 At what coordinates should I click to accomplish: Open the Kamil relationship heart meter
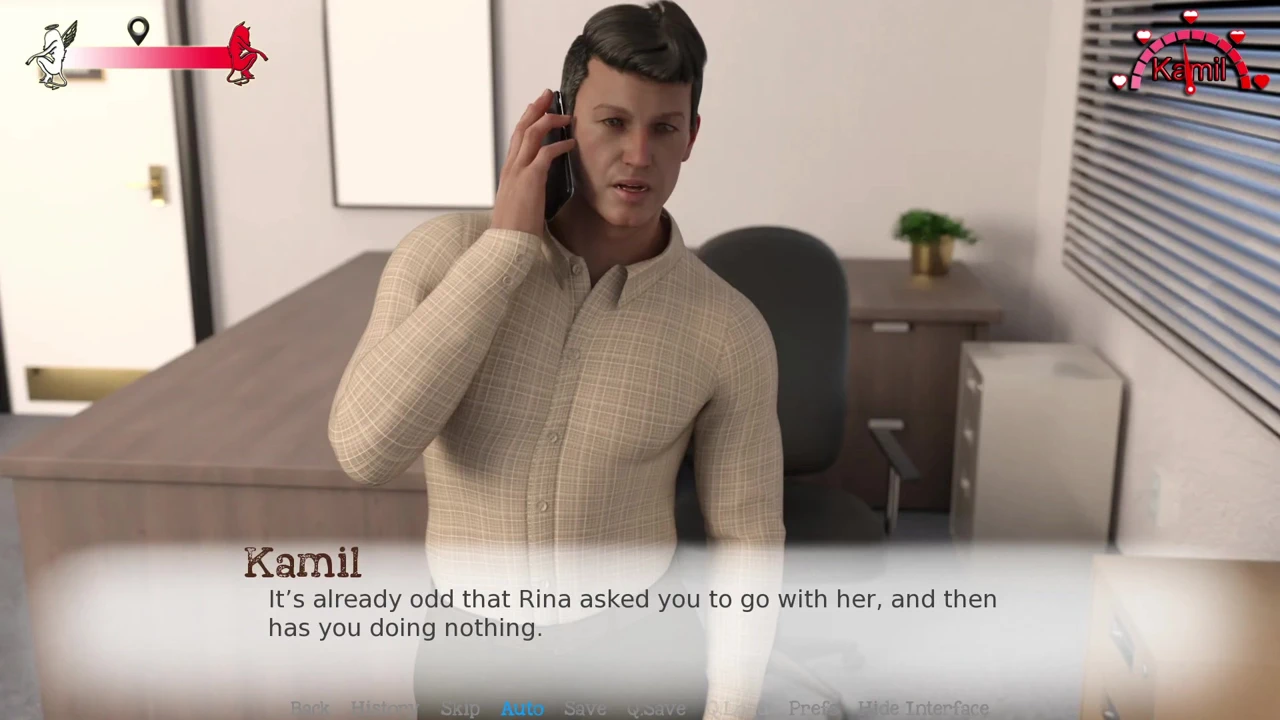1190,58
